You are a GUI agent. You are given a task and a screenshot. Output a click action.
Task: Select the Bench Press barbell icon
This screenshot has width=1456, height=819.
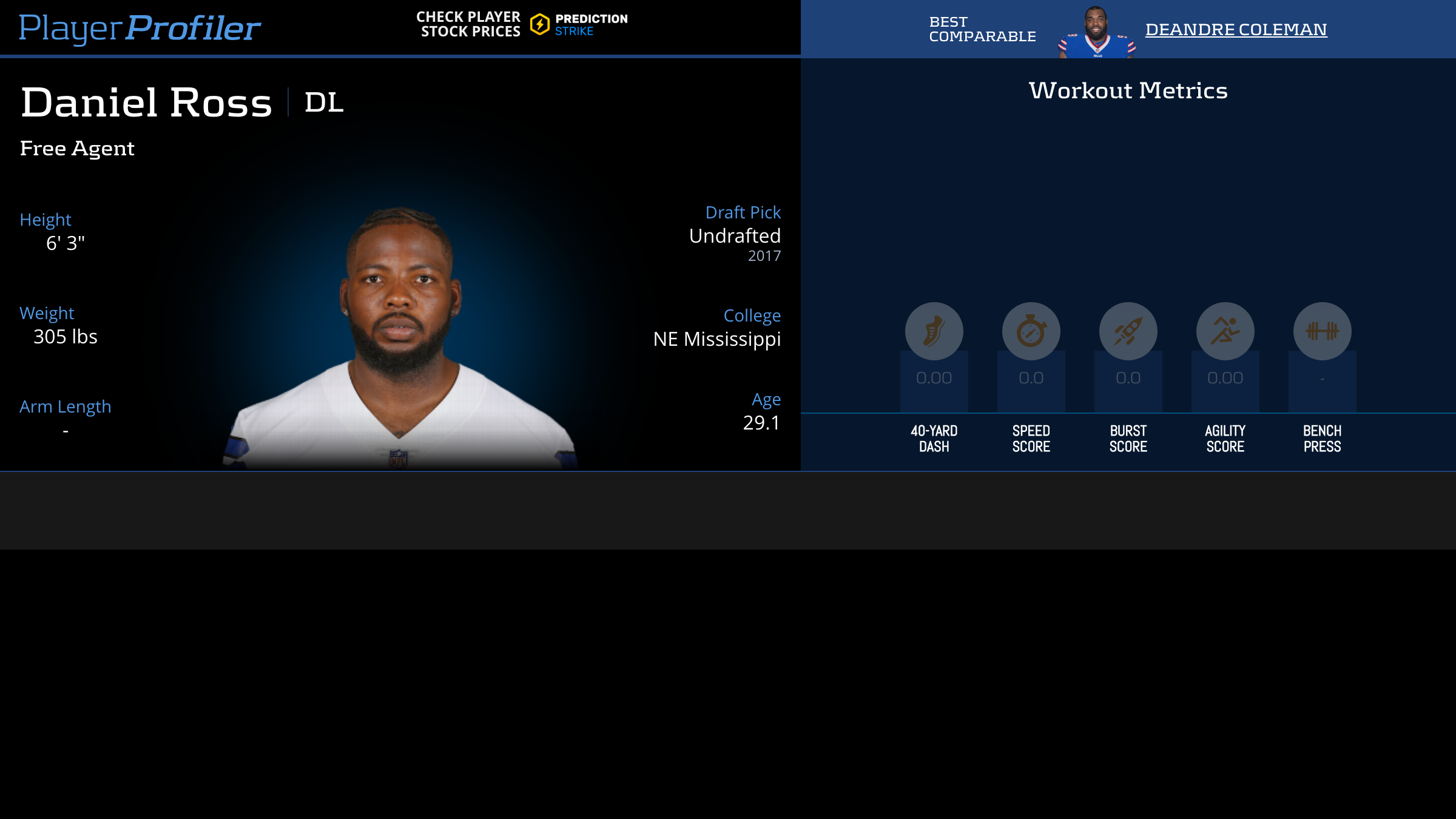[x=1322, y=331]
